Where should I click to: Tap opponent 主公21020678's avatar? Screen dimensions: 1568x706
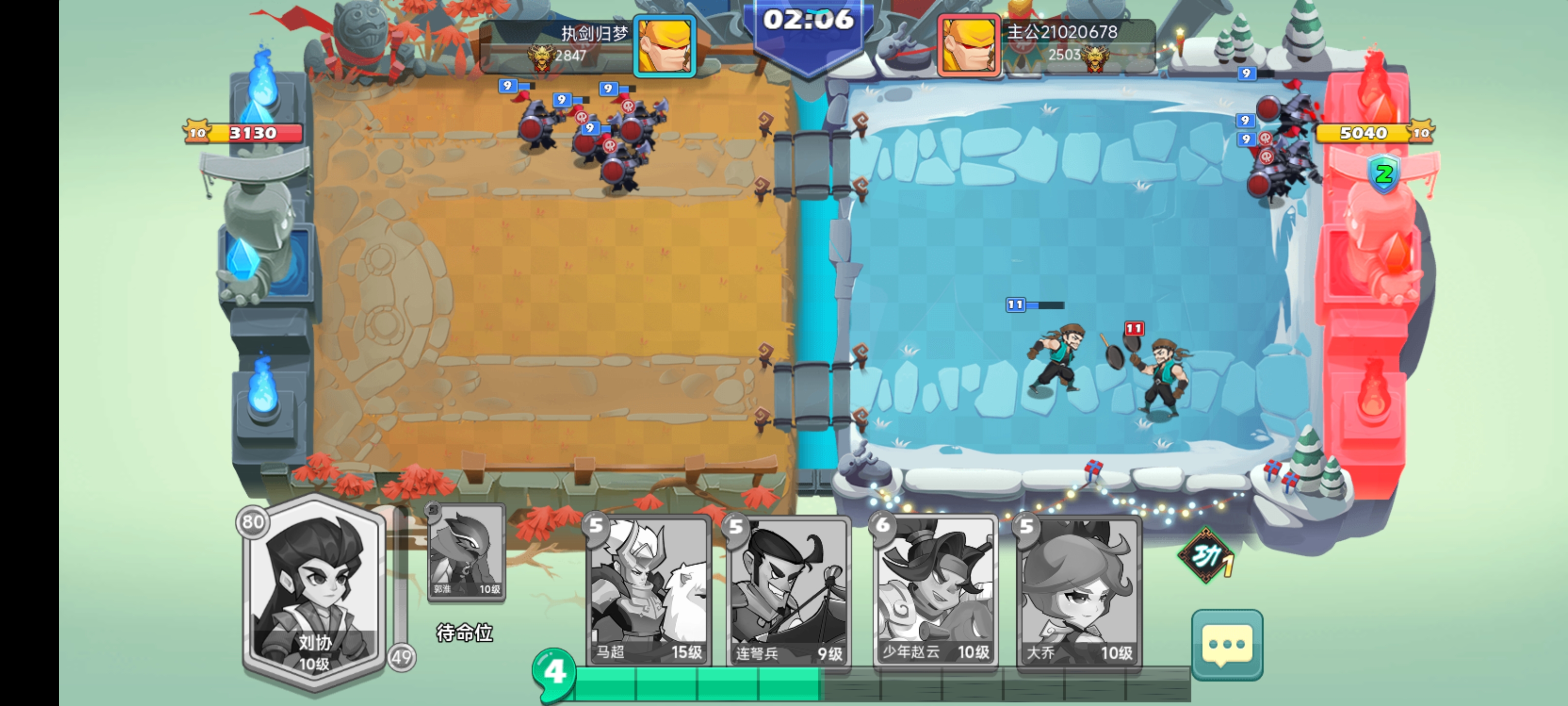[x=968, y=46]
